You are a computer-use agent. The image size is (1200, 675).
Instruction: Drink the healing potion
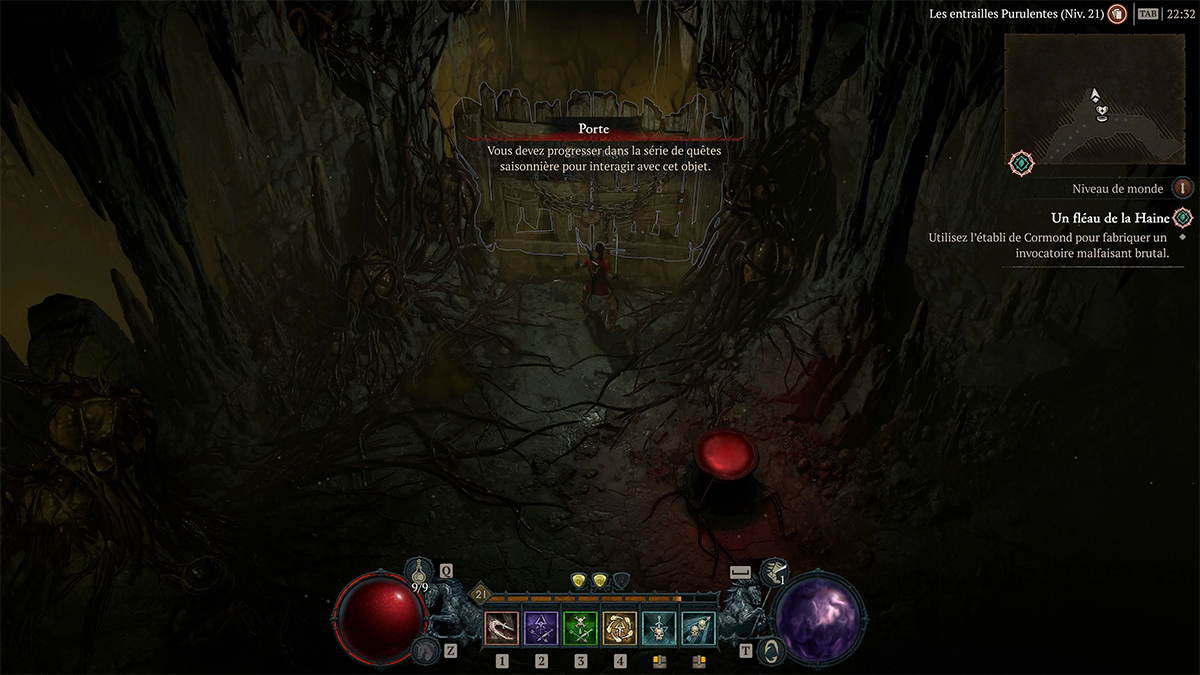pyautogui.click(x=420, y=574)
